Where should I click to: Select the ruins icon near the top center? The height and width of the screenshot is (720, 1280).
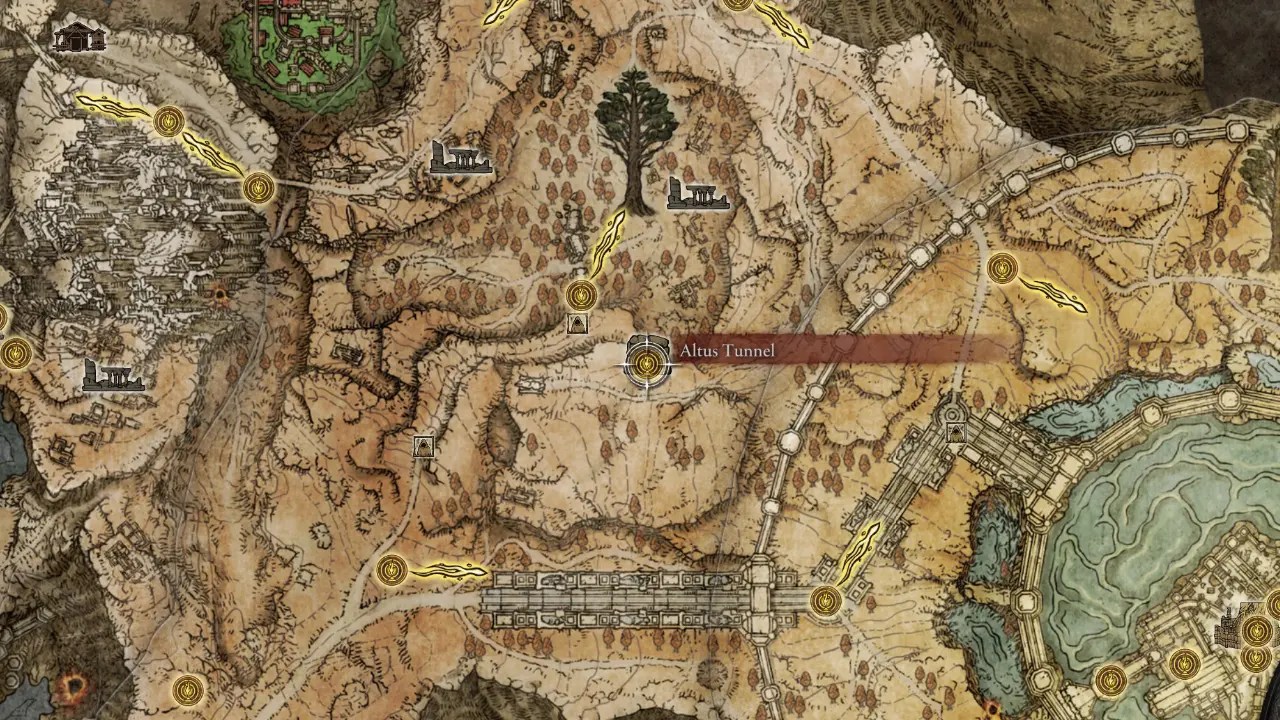tap(460, 158)
